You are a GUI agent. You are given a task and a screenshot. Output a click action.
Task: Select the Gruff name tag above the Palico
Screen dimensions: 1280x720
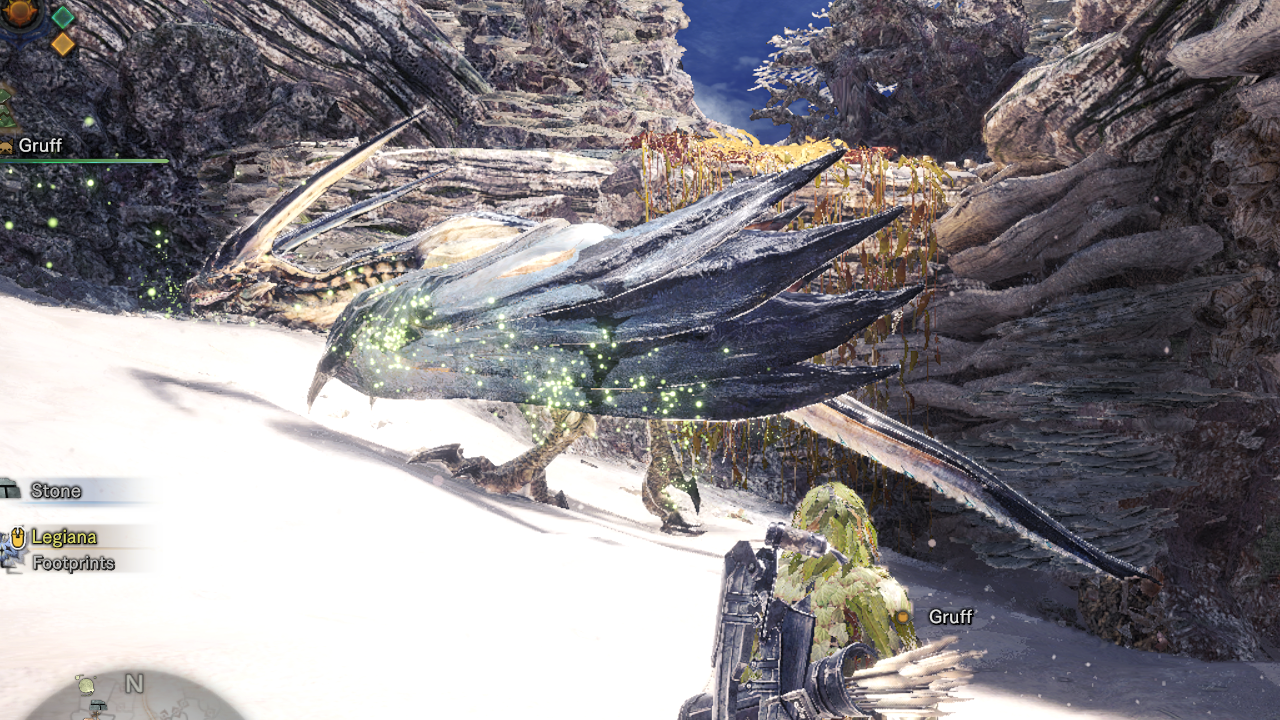(x=950, y=616)
